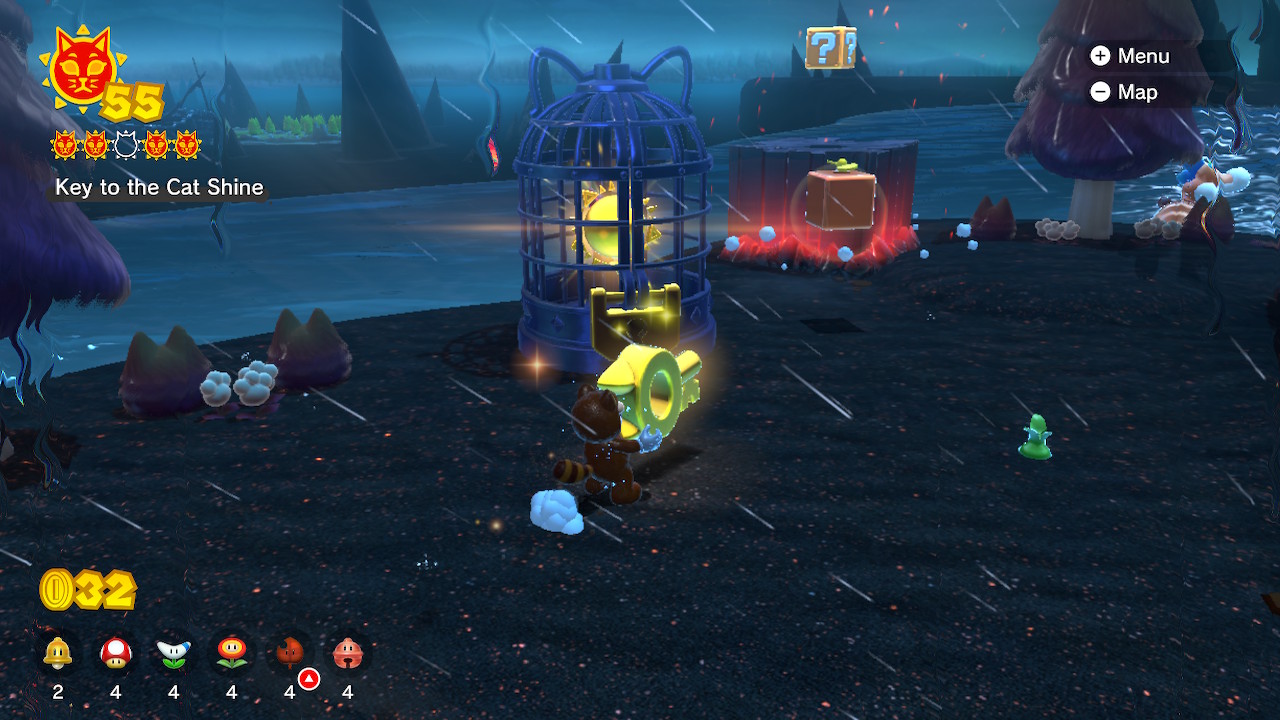Choose the Super Mushroom from item storage
Viewport: 1280px width, 720px height.
point(116,655)
